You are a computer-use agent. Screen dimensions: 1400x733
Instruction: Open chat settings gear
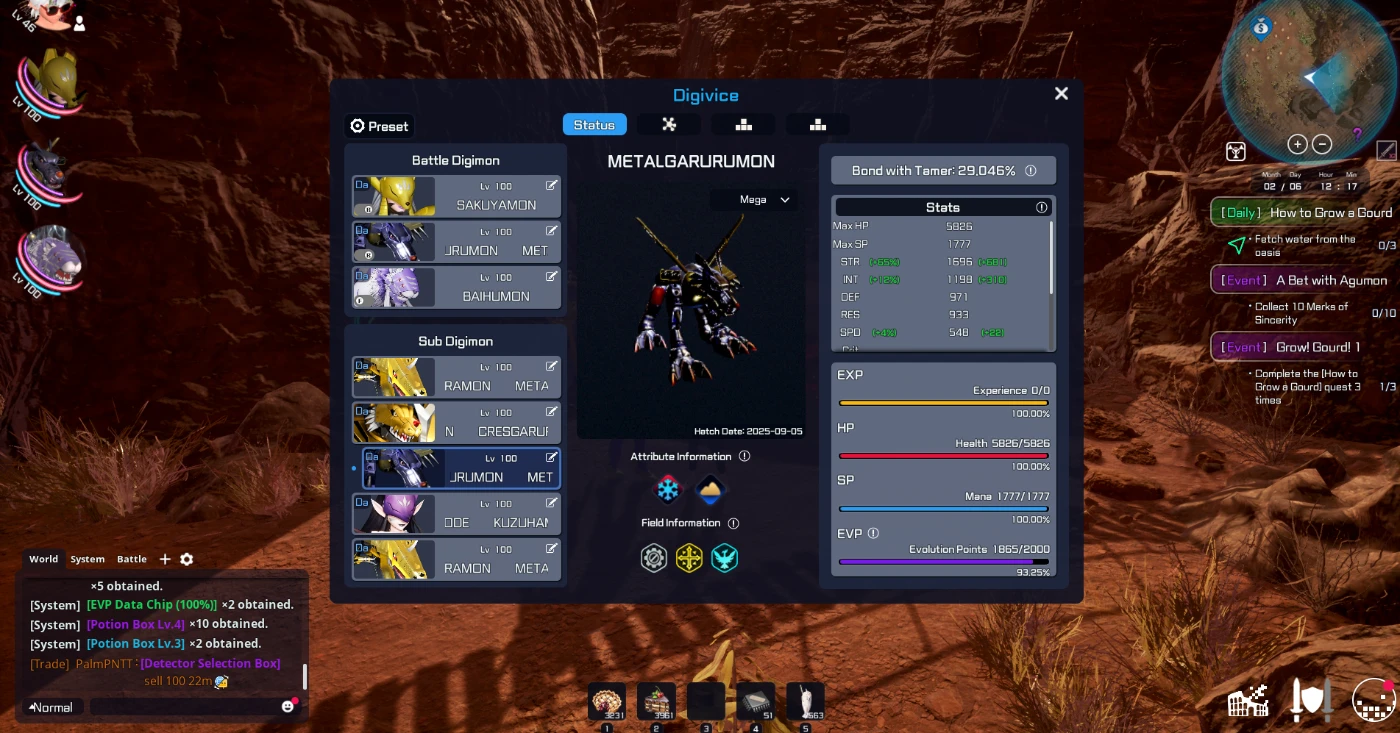[186, 560]
